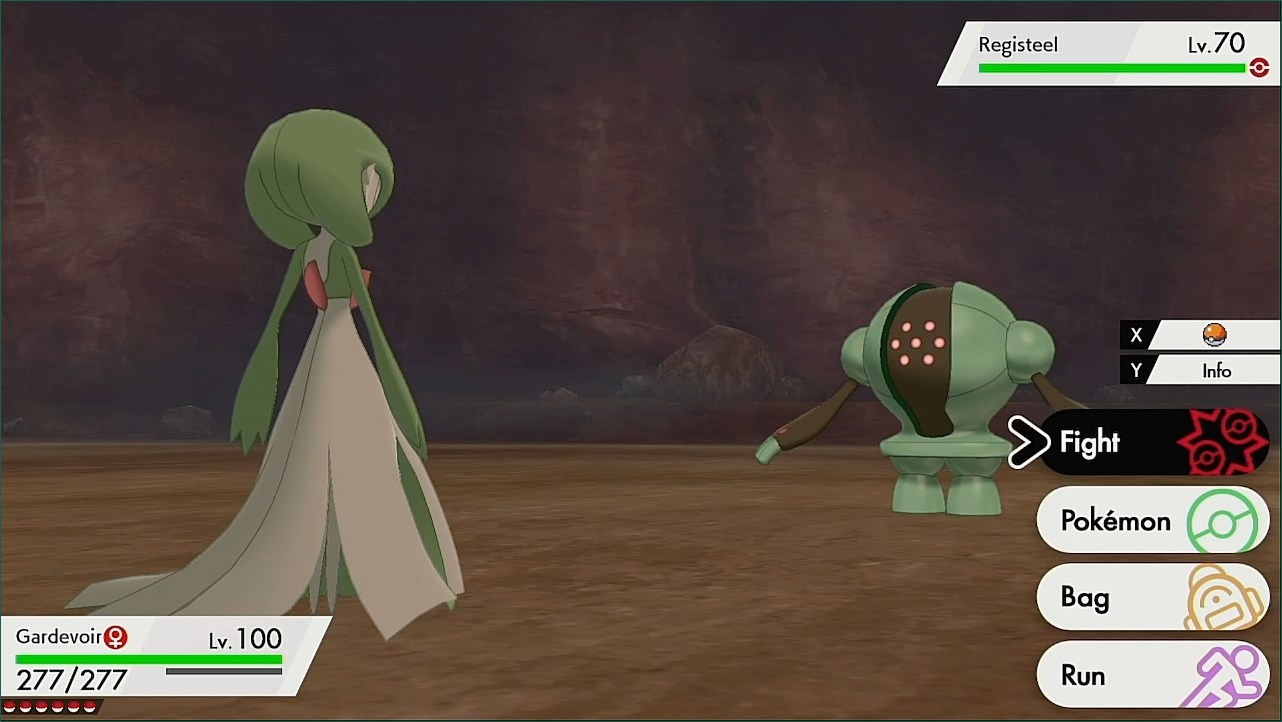Select the Fight battle command

pyautogui.click(x=1152, y=442)
